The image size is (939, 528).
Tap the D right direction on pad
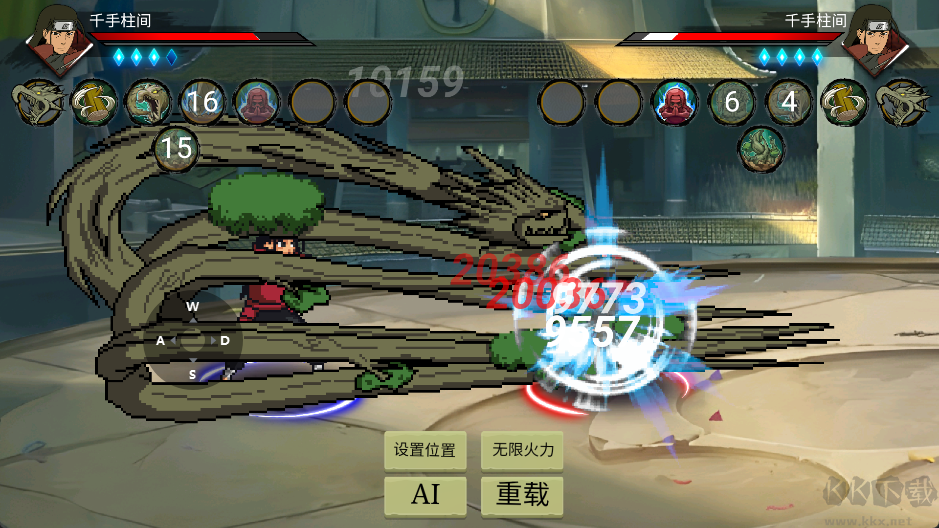click(226, 341)
